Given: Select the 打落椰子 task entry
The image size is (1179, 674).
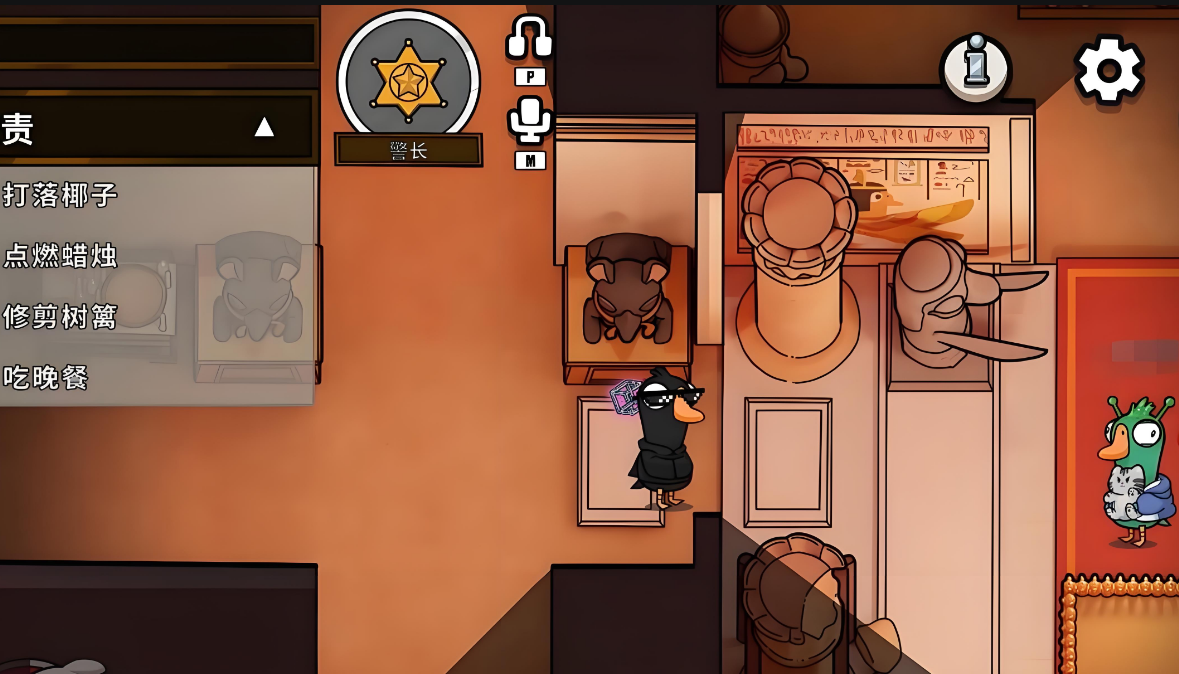Looking at the screenshot, I should [61, 194].
